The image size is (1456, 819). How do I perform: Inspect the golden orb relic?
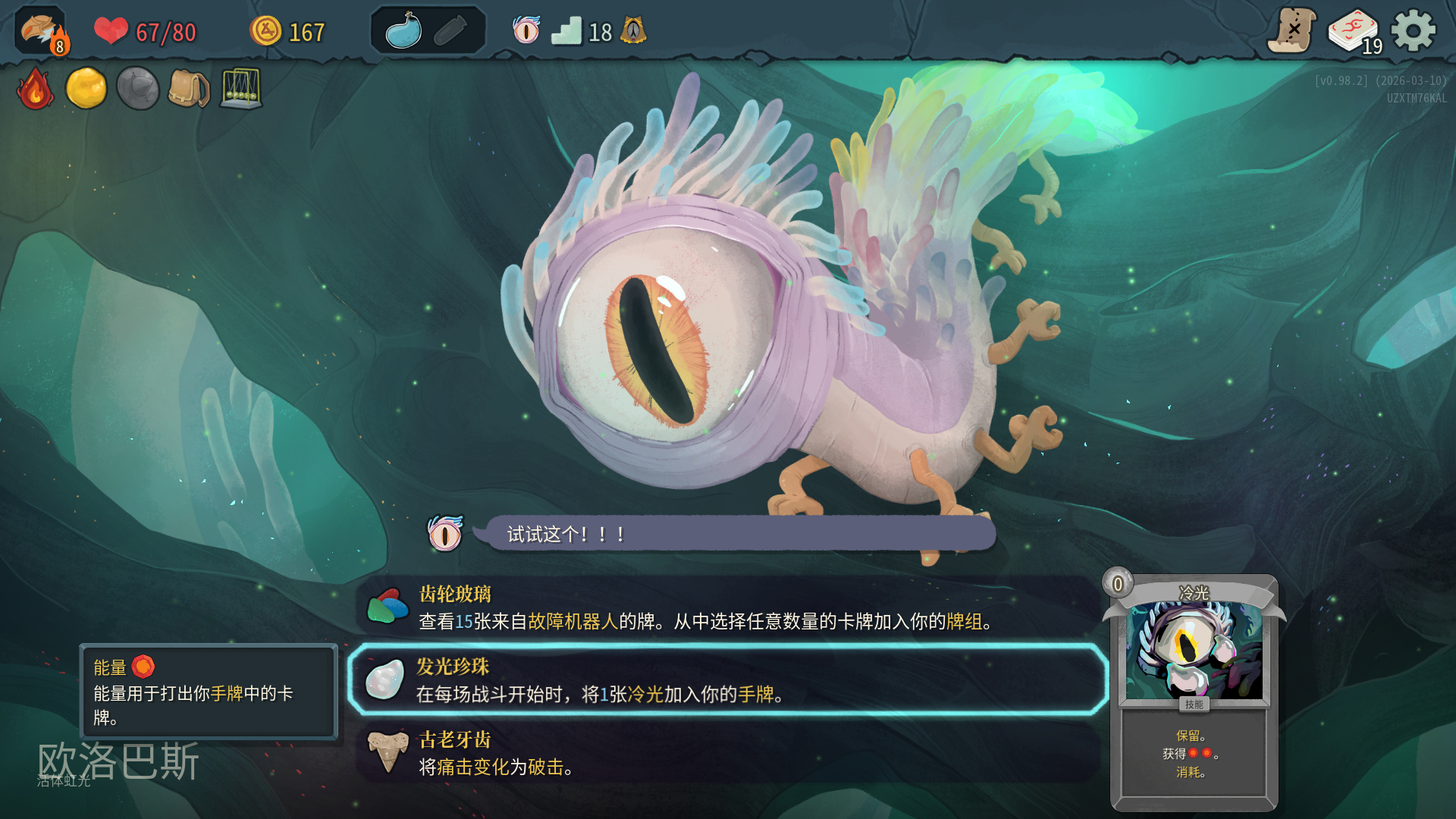point(86,89)
